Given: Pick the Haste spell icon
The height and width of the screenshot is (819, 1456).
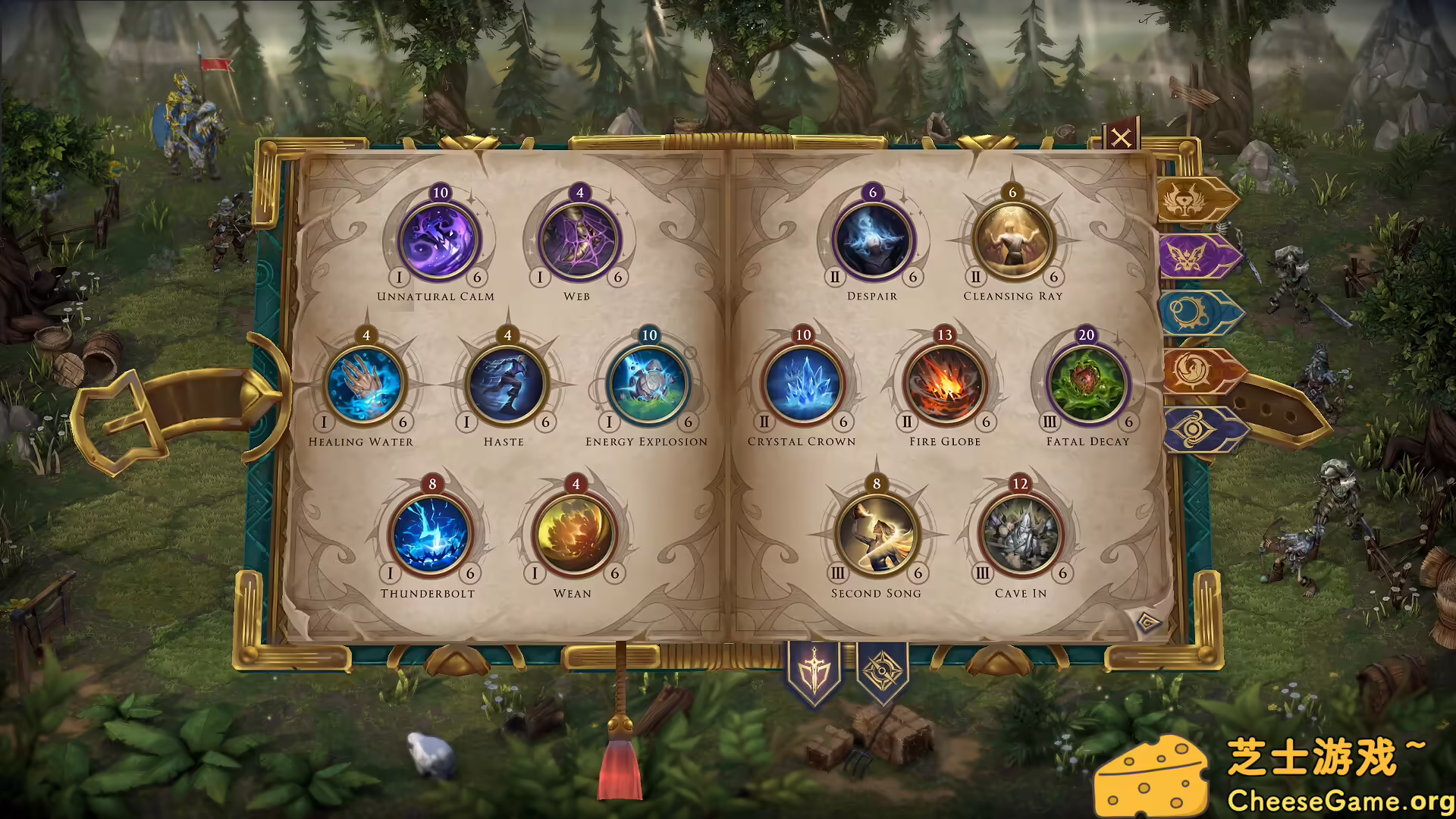Looking at the screenshot, I should pyautogui.click(x=507, y=384).
